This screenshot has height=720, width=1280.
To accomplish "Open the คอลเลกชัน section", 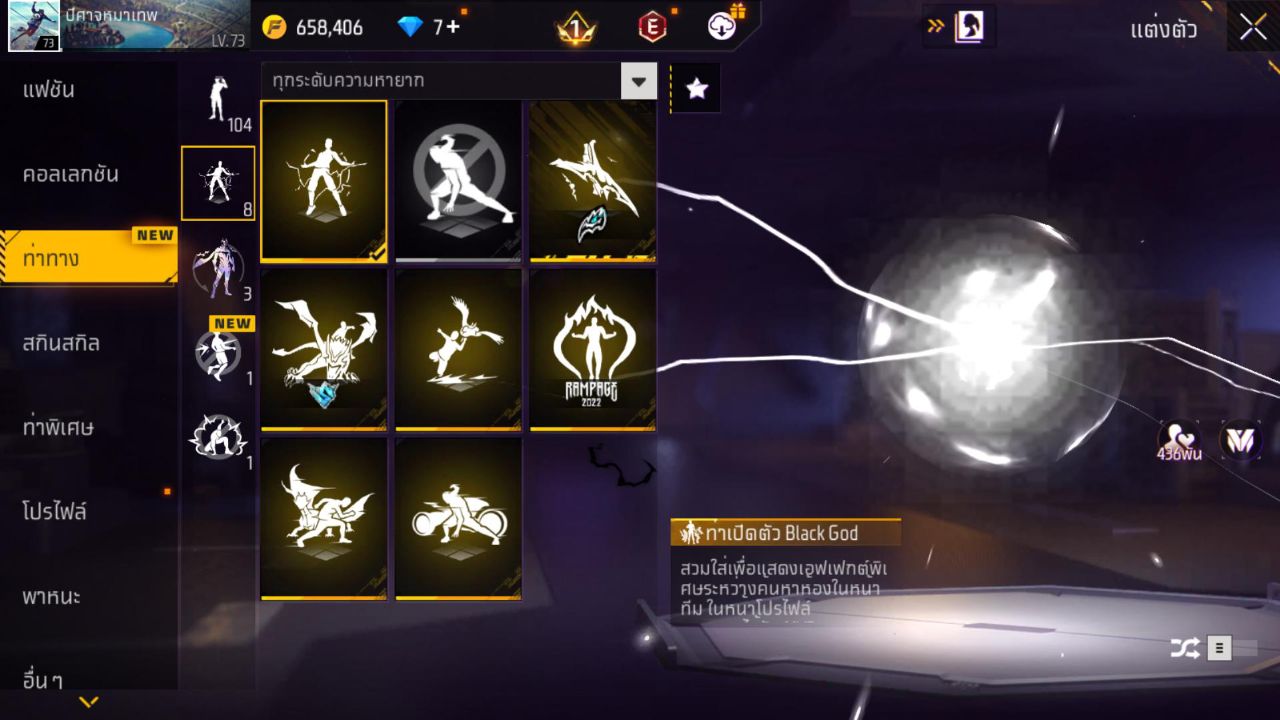I will point(67,172).
